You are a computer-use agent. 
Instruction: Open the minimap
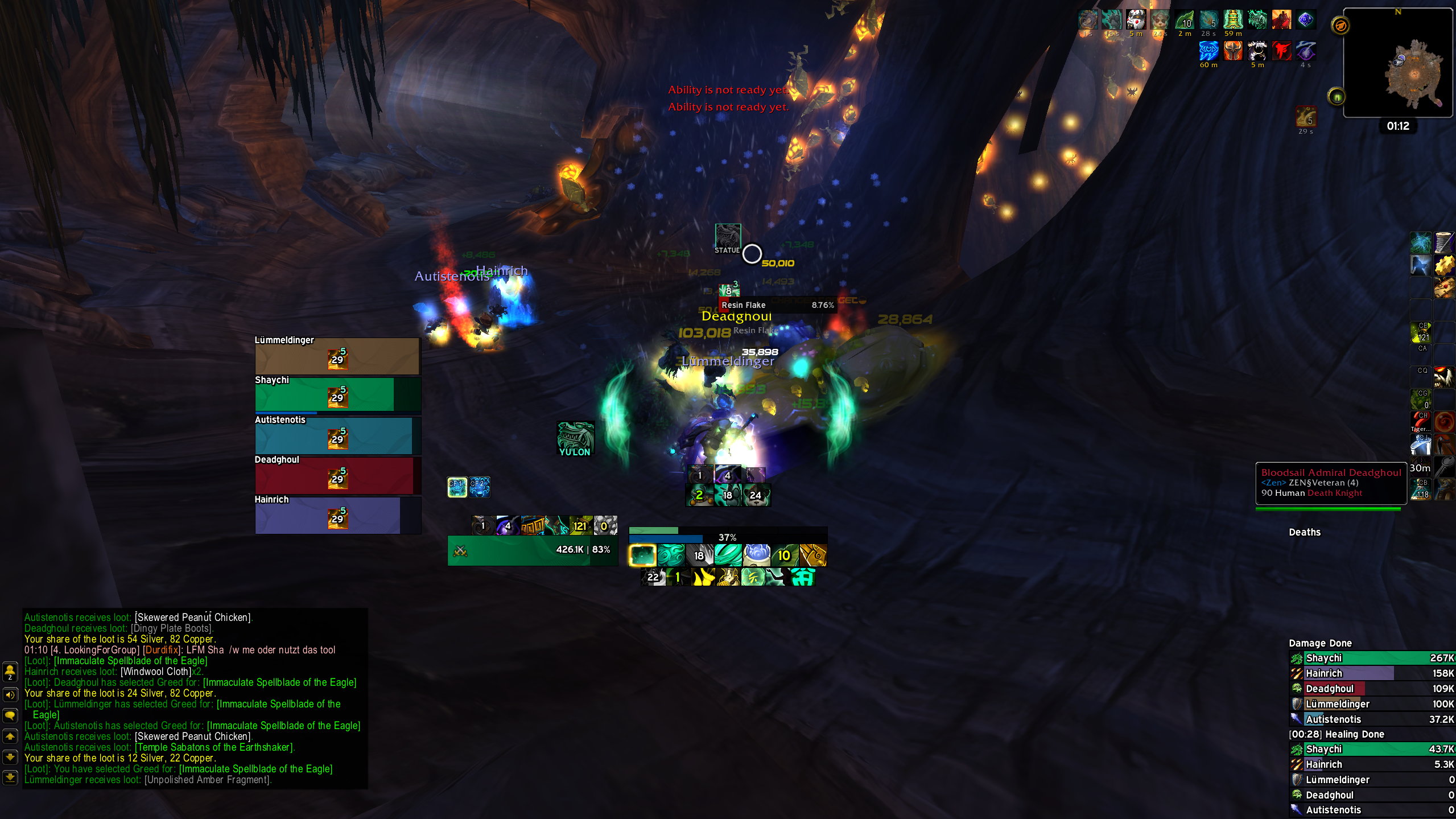1397,64
